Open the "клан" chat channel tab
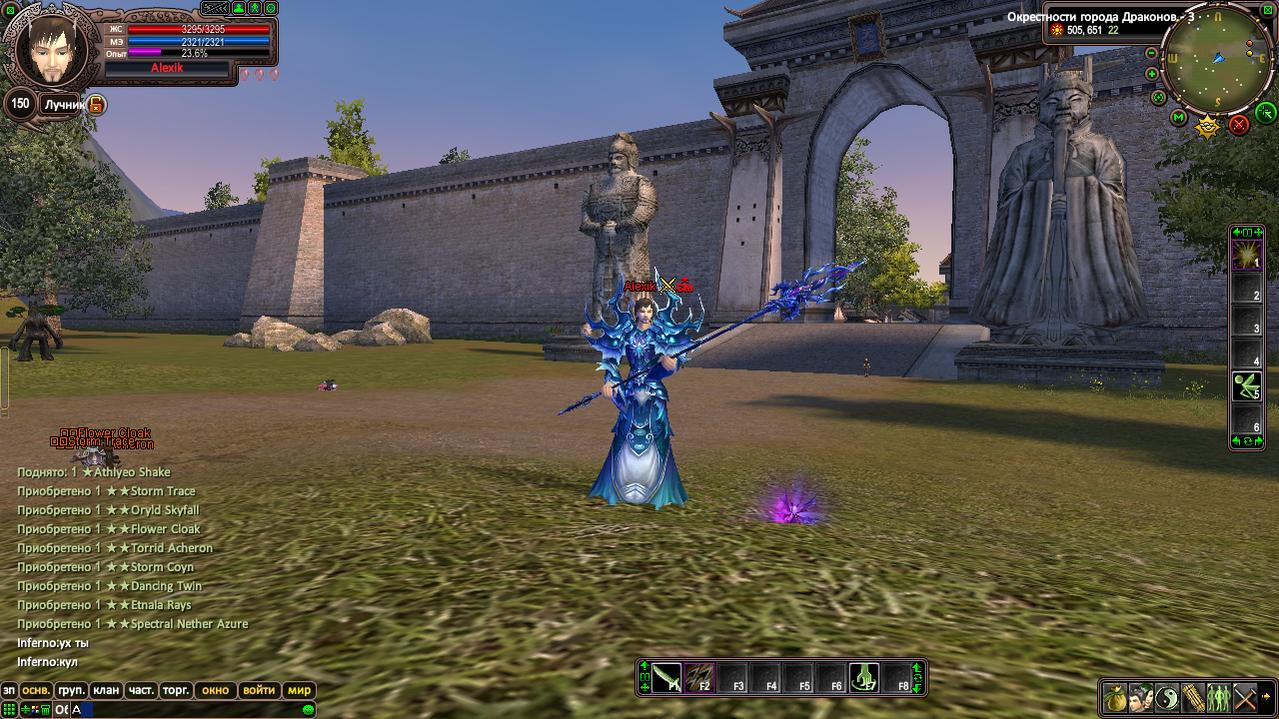Viewport: 1279px width, 719px height. pyautogui.click(x=105, y=690)
